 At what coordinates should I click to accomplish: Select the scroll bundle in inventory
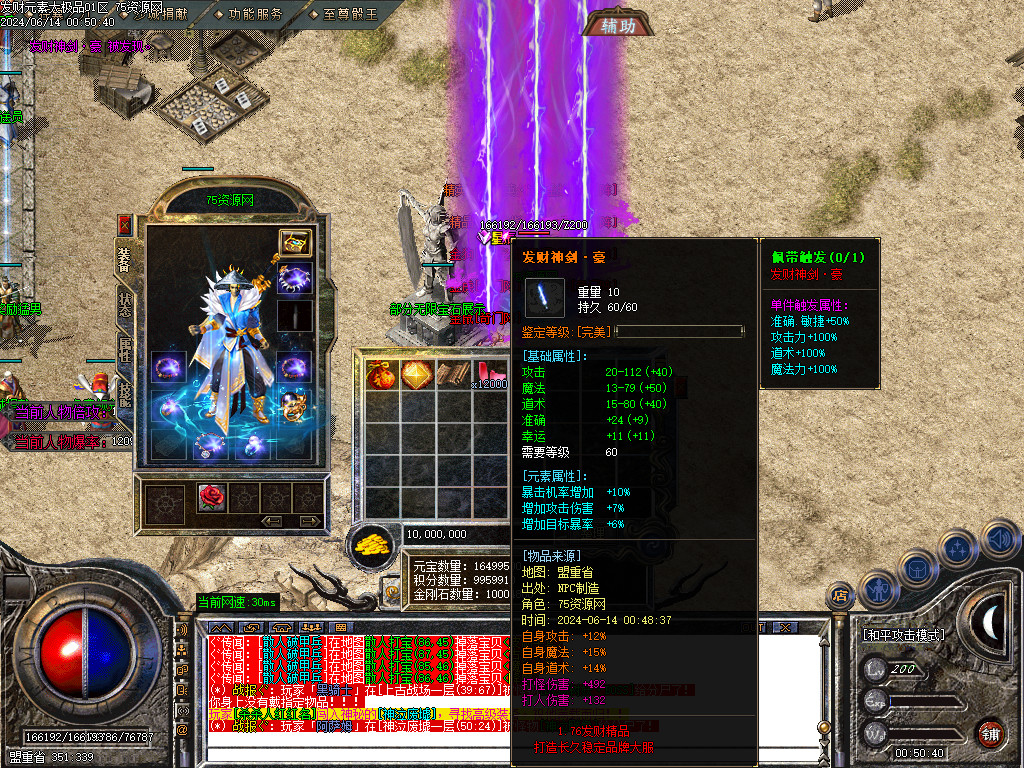[451, 374]
